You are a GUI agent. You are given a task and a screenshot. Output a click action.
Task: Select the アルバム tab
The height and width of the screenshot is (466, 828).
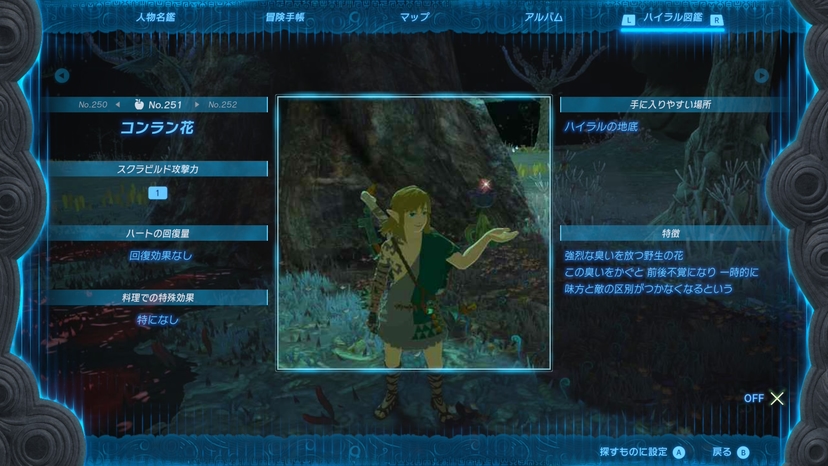544,18
